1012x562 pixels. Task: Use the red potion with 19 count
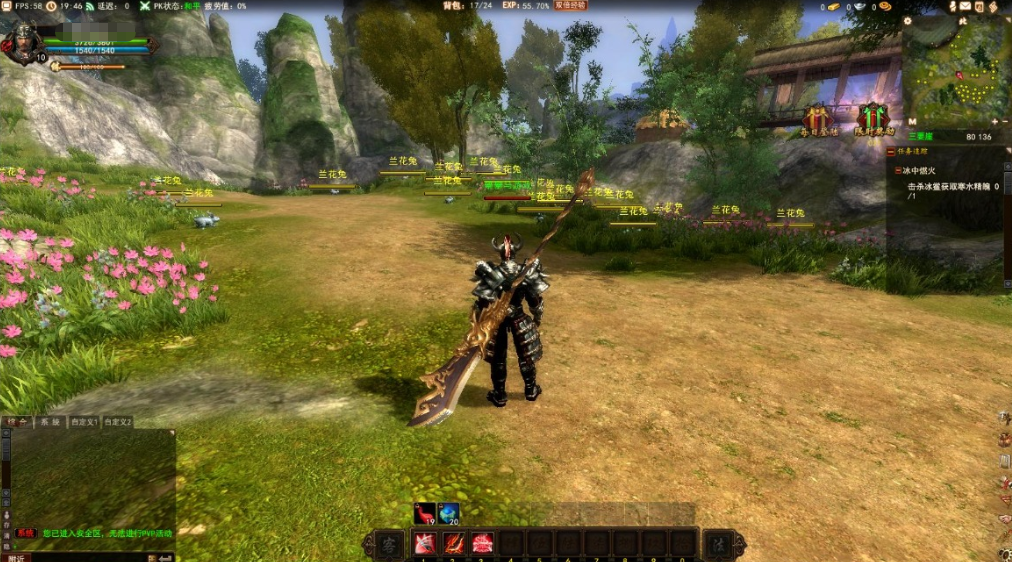(424, 514)
